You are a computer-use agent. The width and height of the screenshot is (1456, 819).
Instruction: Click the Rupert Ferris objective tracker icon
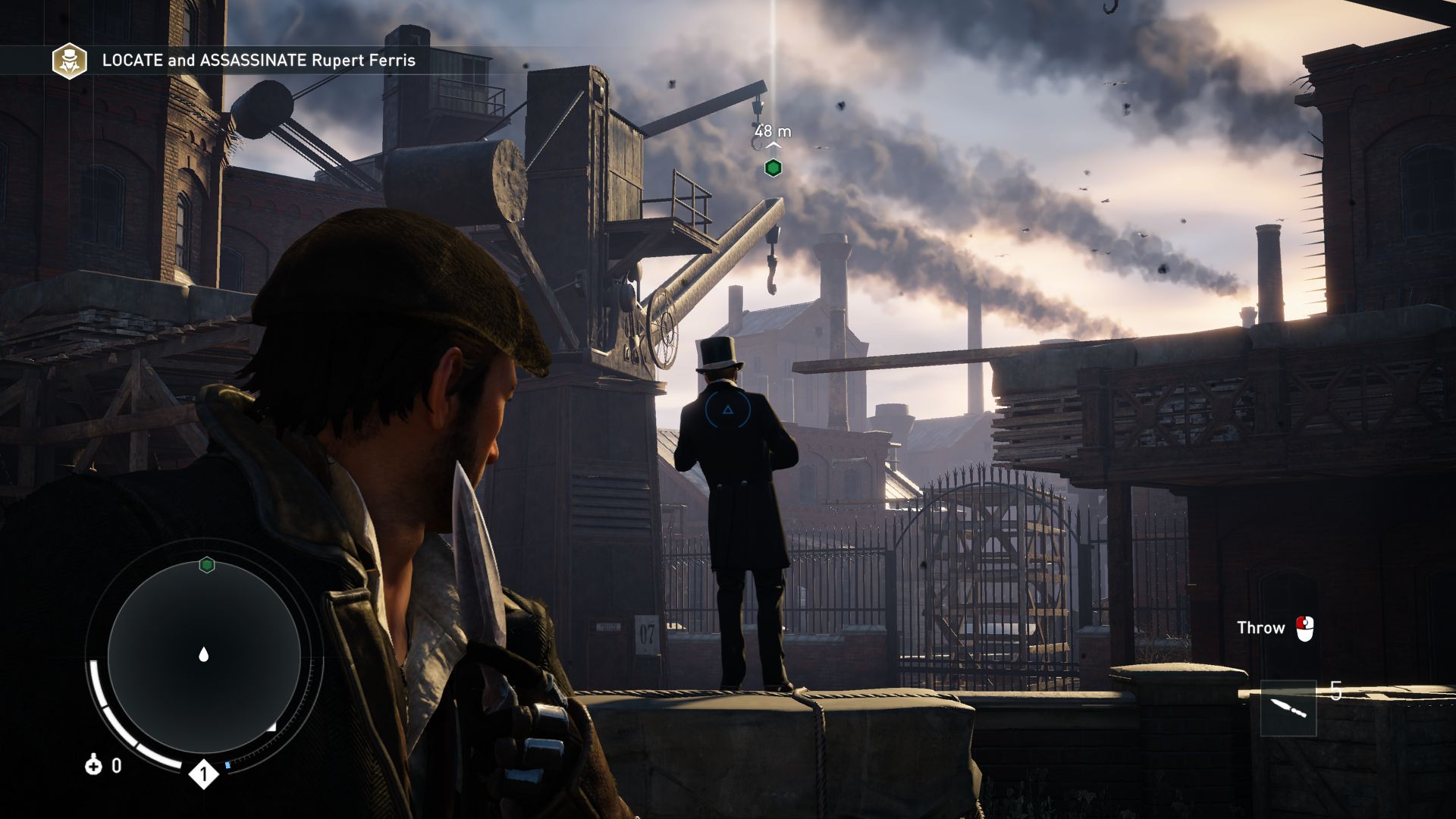coord(69,61)
